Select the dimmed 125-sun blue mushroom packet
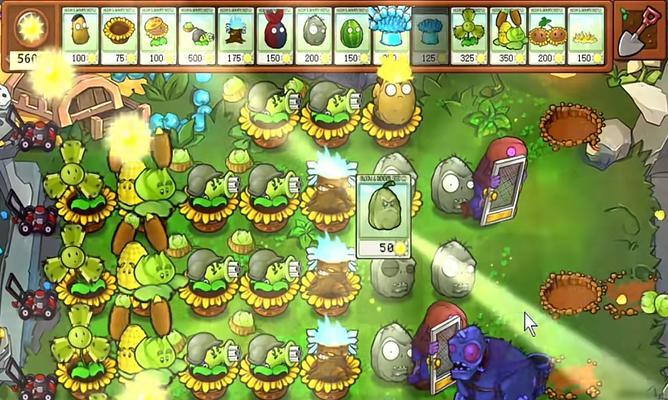Image resolution: width=668 pixels, height=400 pixels. point(429,36)
